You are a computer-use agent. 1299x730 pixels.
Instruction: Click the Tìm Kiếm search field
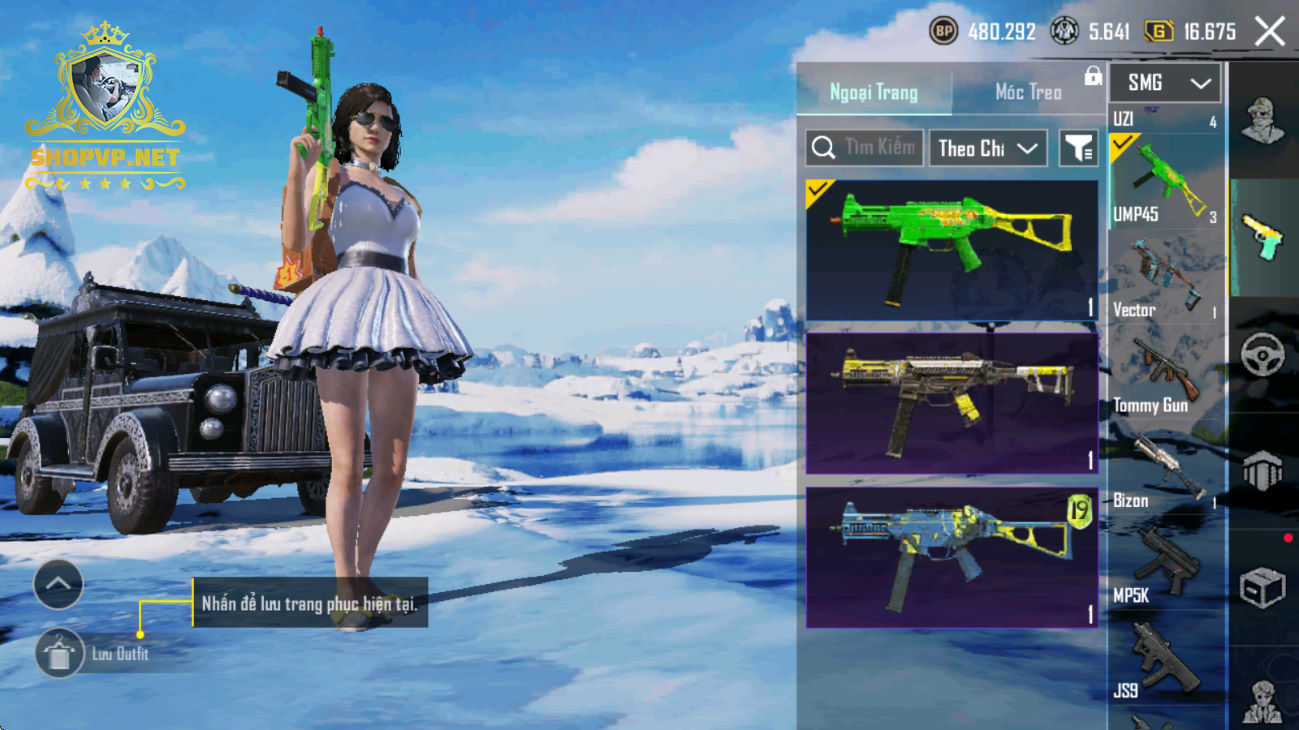pos(865,148)
